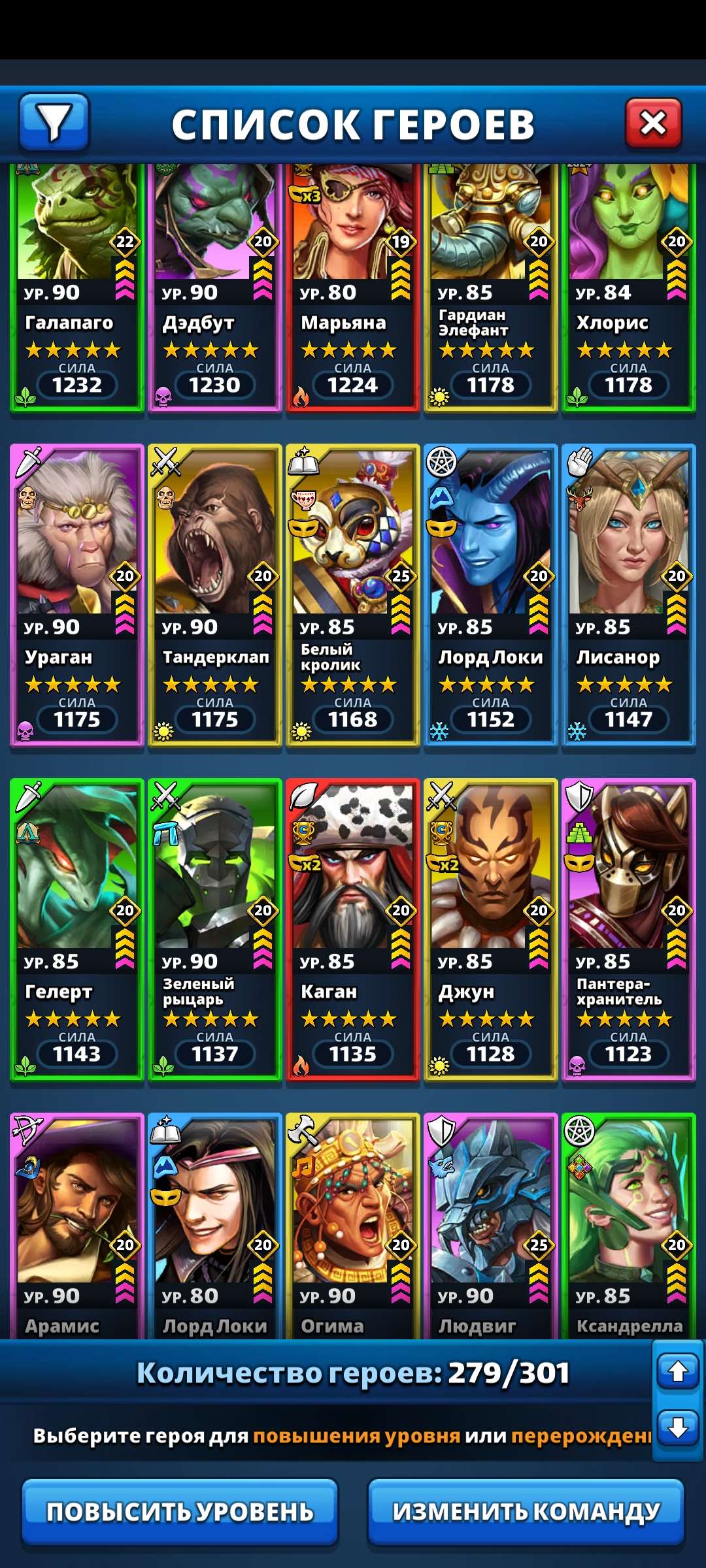Pick the Джун hero card
The image size is (706, 1568).
coord(491,929)
